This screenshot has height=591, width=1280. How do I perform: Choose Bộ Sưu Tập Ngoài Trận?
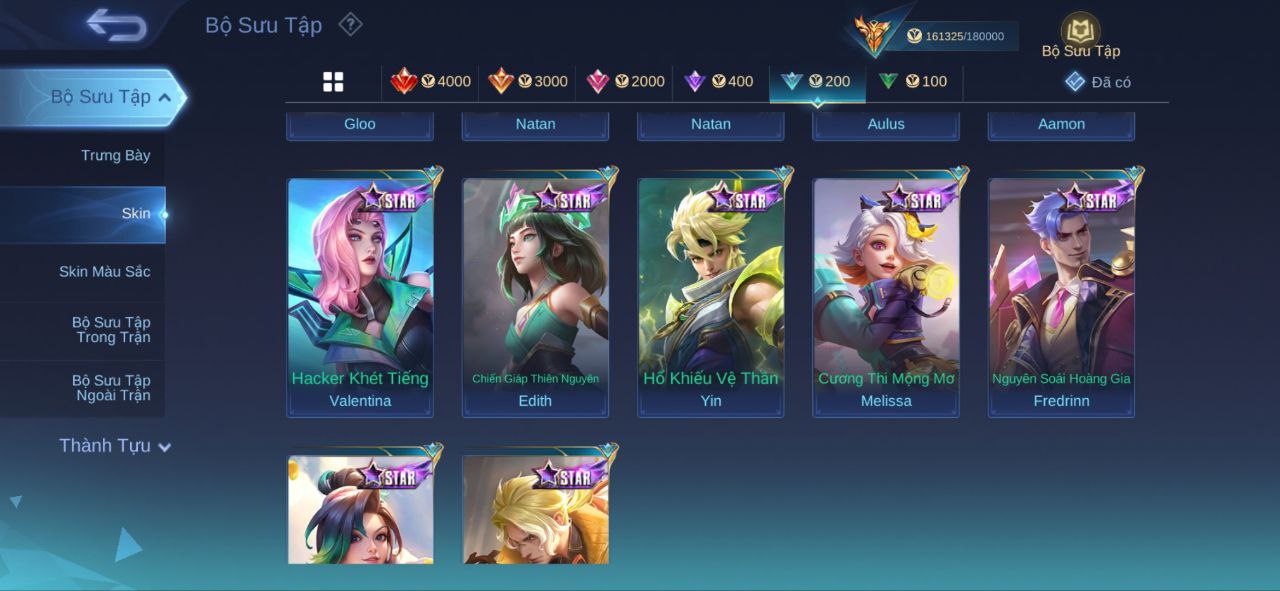[x=110, y=387]
